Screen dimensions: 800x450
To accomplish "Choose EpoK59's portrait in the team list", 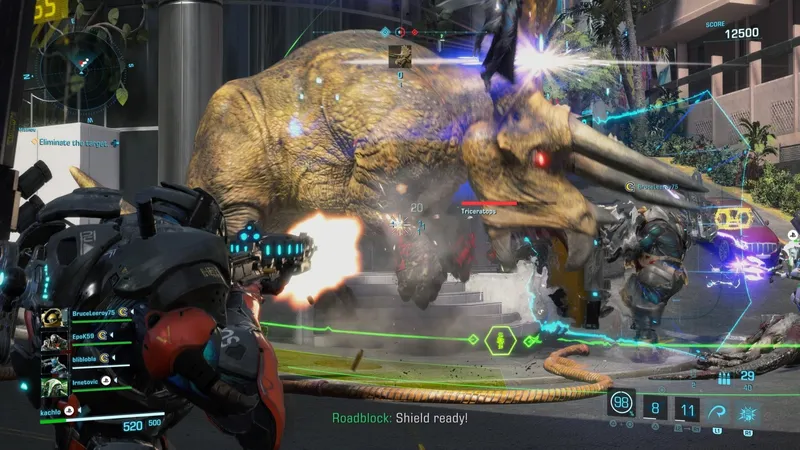I will click(x=54, y=342).
